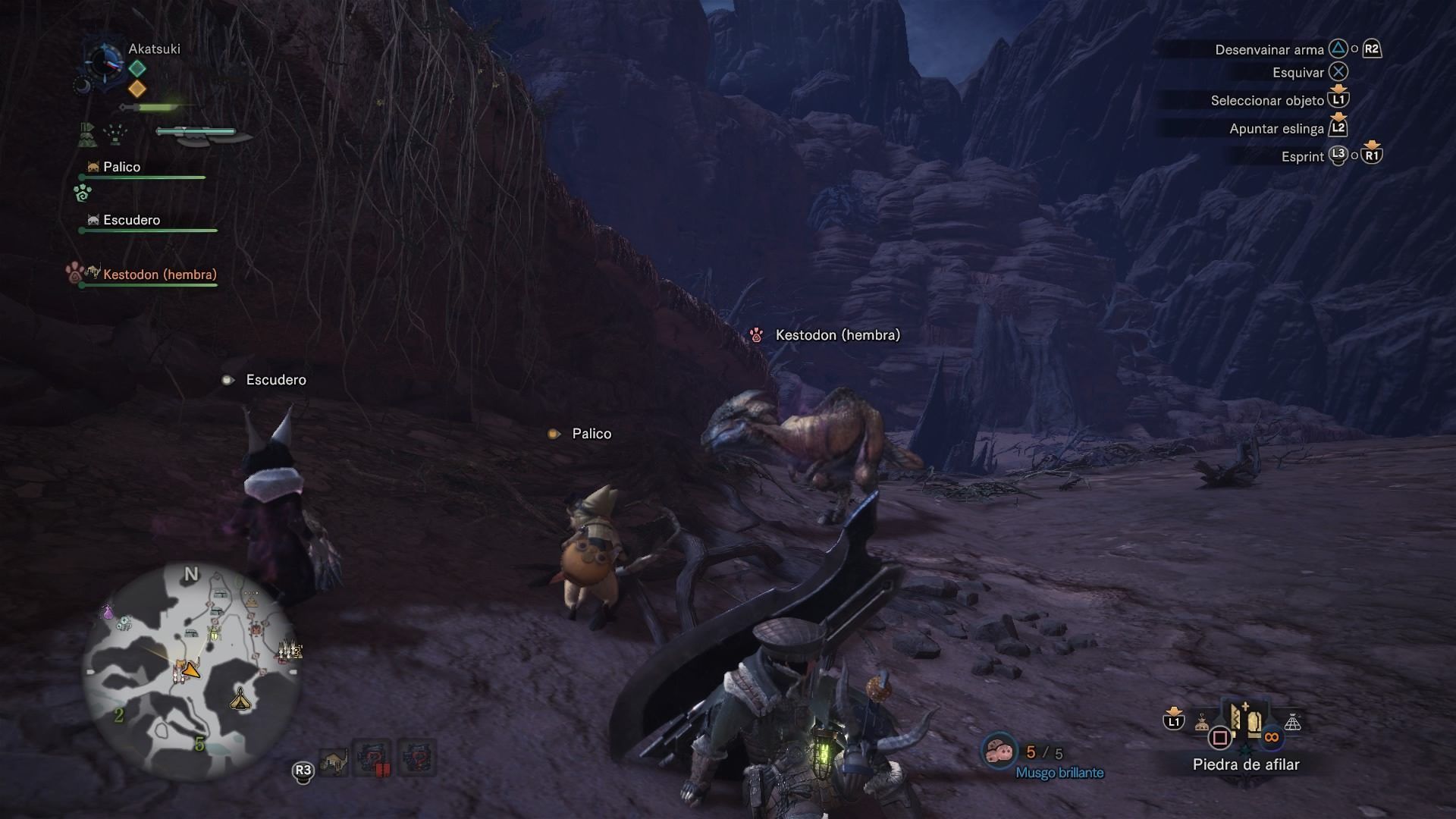Click the yellow scoutfly beetle map marker
Image resolution: width=1456 pixels, height=819 pixels.
(x=214, y=631)
